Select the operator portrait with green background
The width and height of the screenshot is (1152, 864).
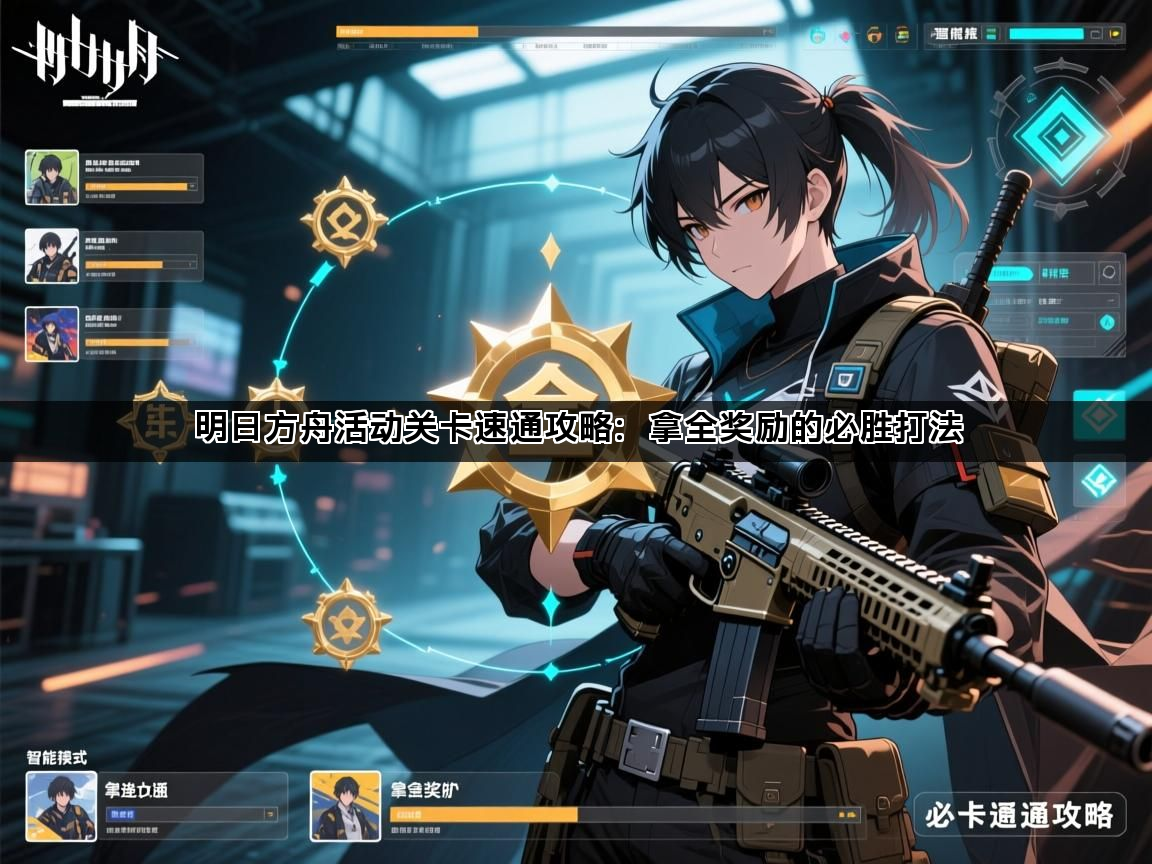pyautogui.click(x=51, y=178)
